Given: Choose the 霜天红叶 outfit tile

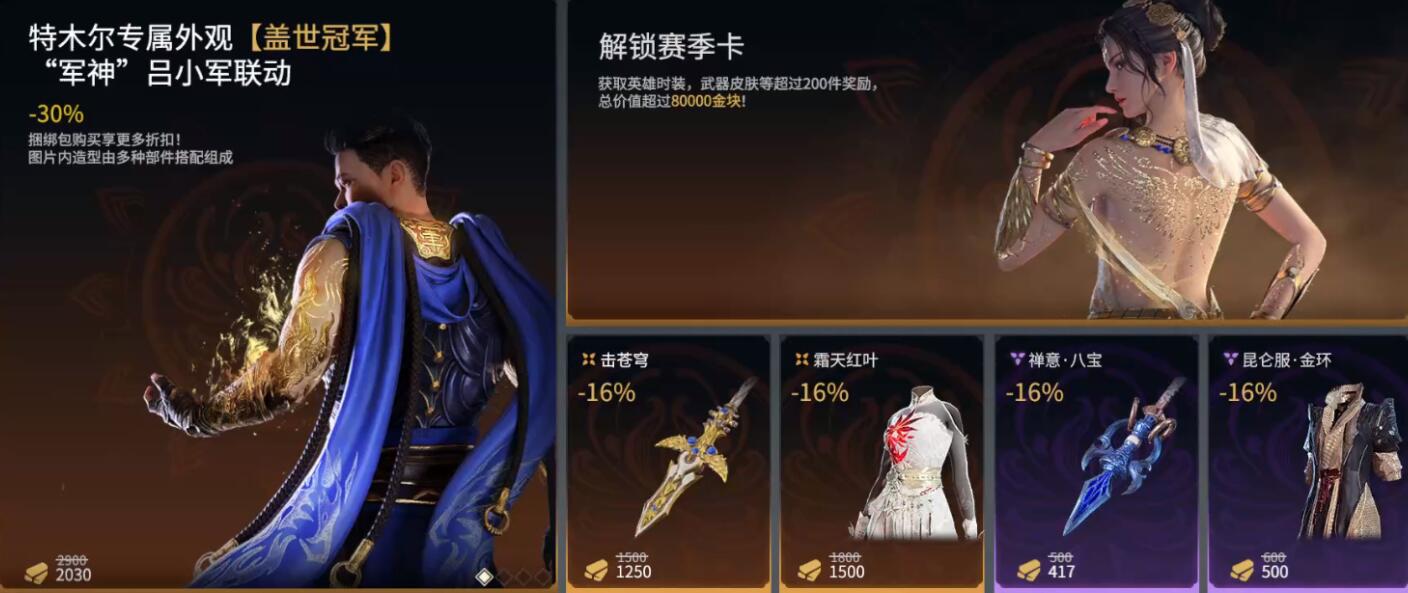Looking at the screenshot, I should pyautogui.click(x=881, y=460).
